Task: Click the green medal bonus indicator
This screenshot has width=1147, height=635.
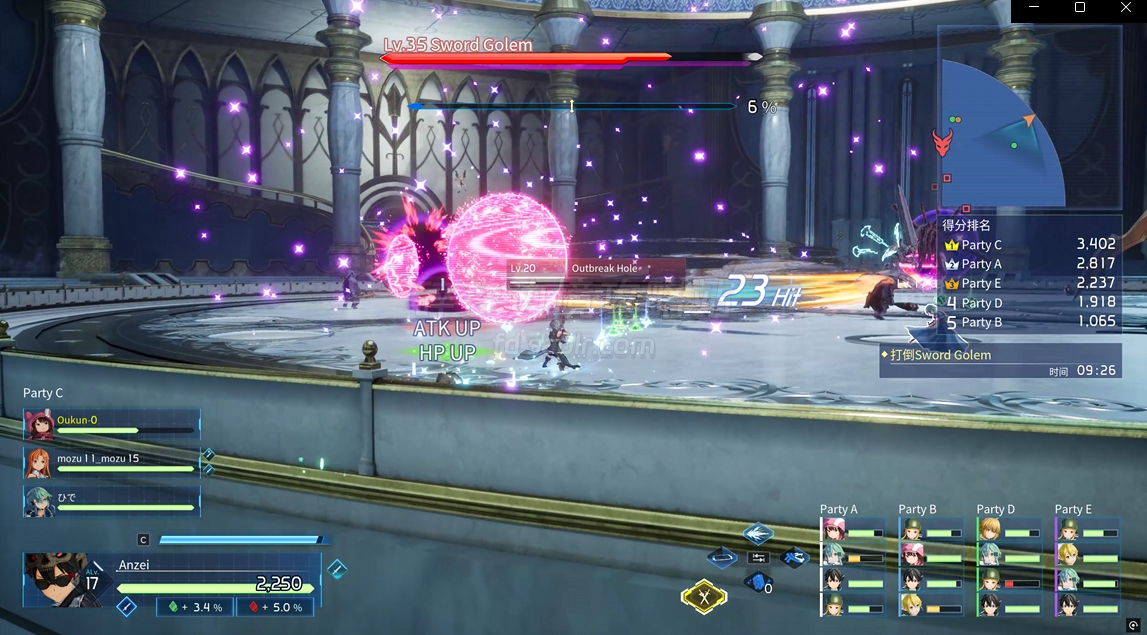Action: (195, 607)
